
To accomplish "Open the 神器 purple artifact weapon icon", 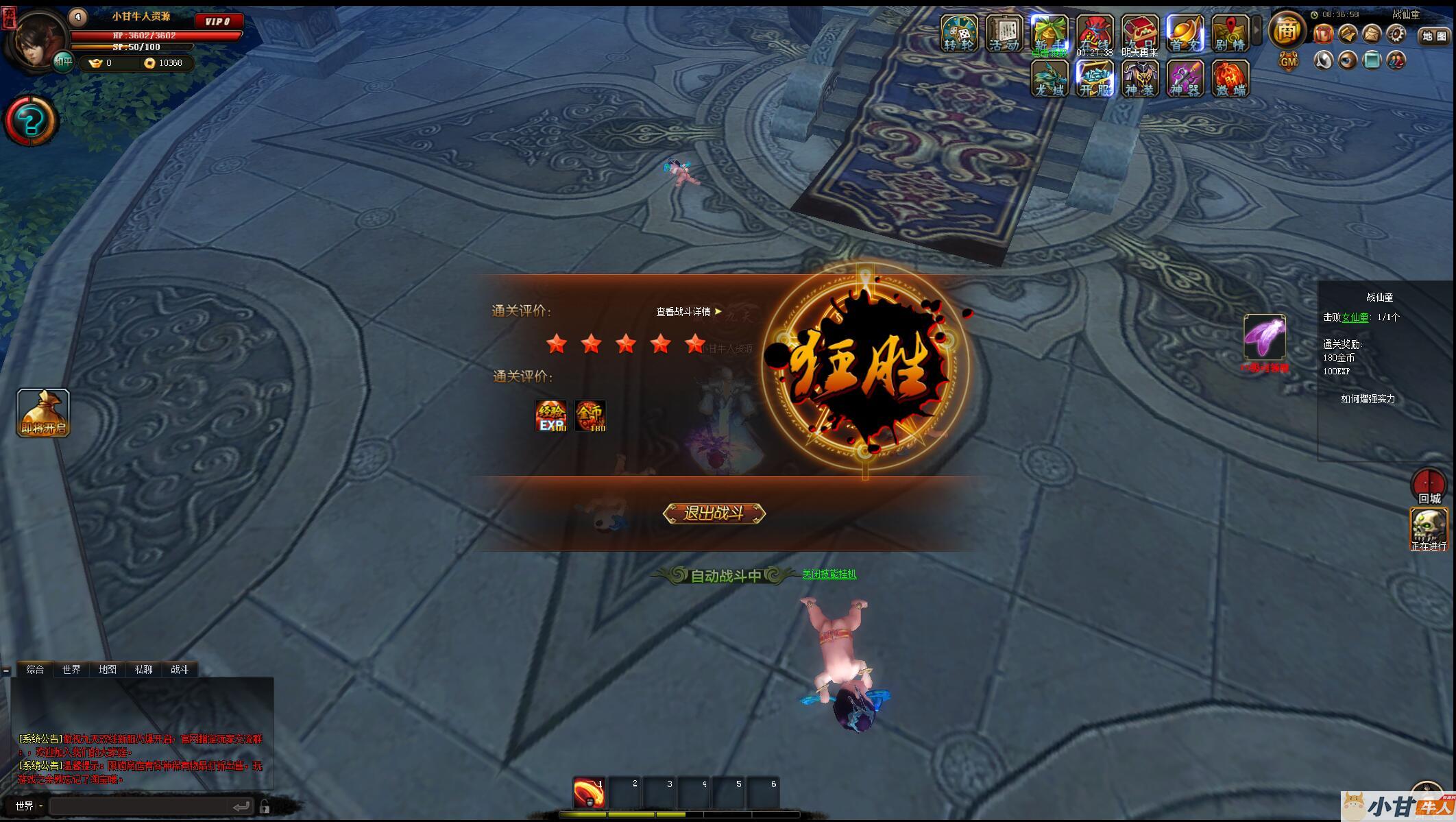I will (x=1185, y=78).
